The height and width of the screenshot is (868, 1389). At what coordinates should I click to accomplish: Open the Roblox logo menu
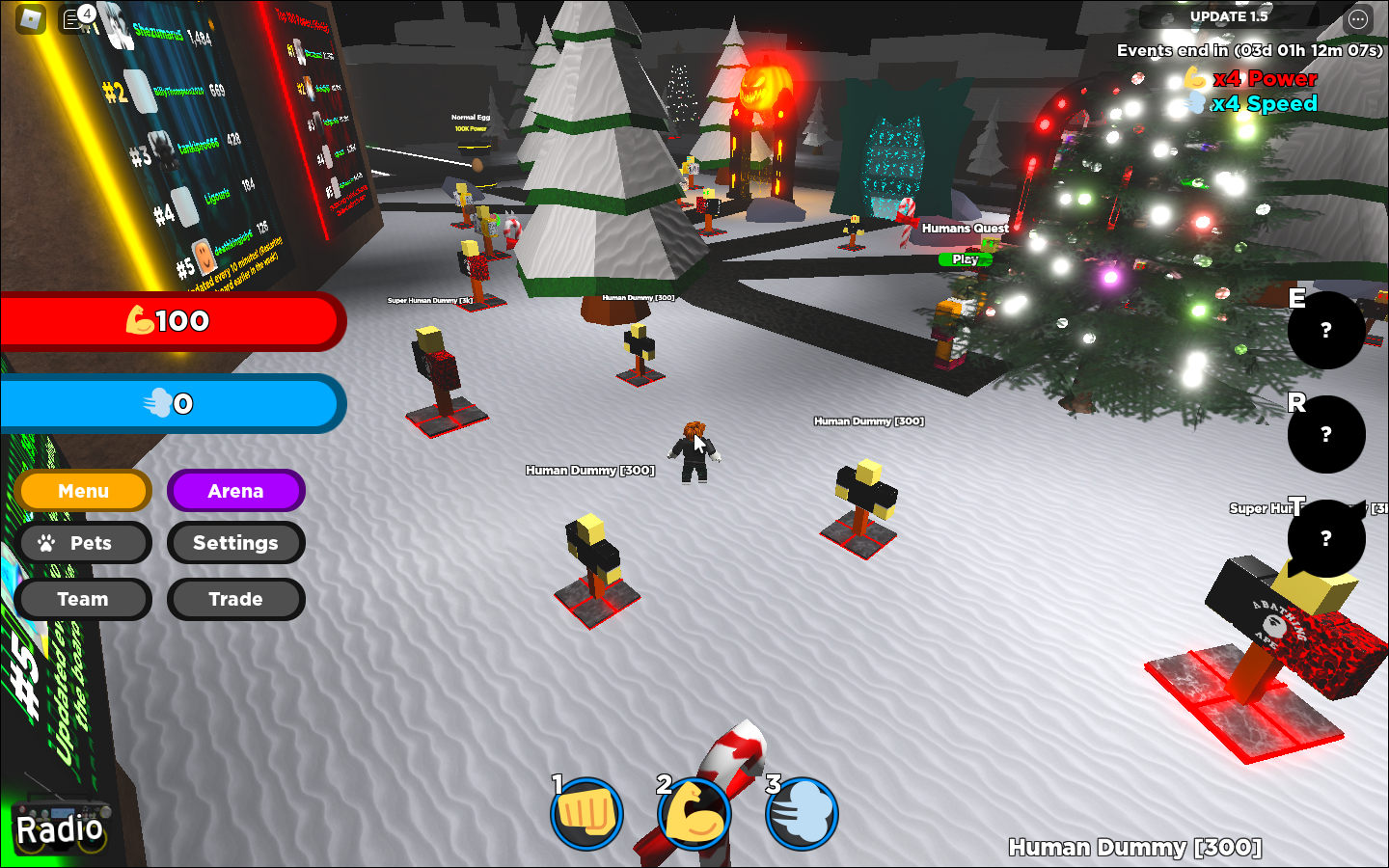(31, 18)
